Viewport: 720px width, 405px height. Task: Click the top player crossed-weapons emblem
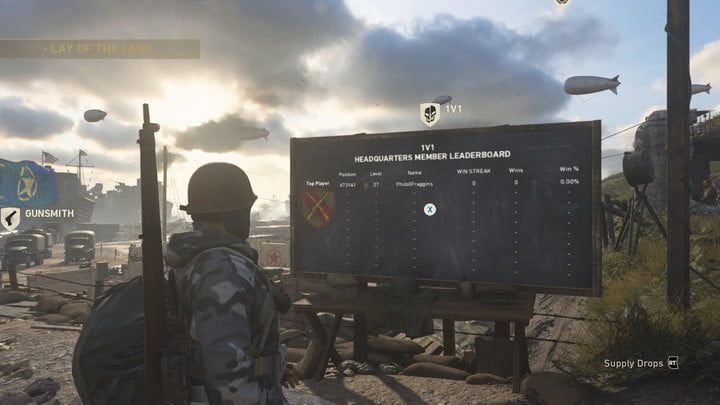[317, 209]
